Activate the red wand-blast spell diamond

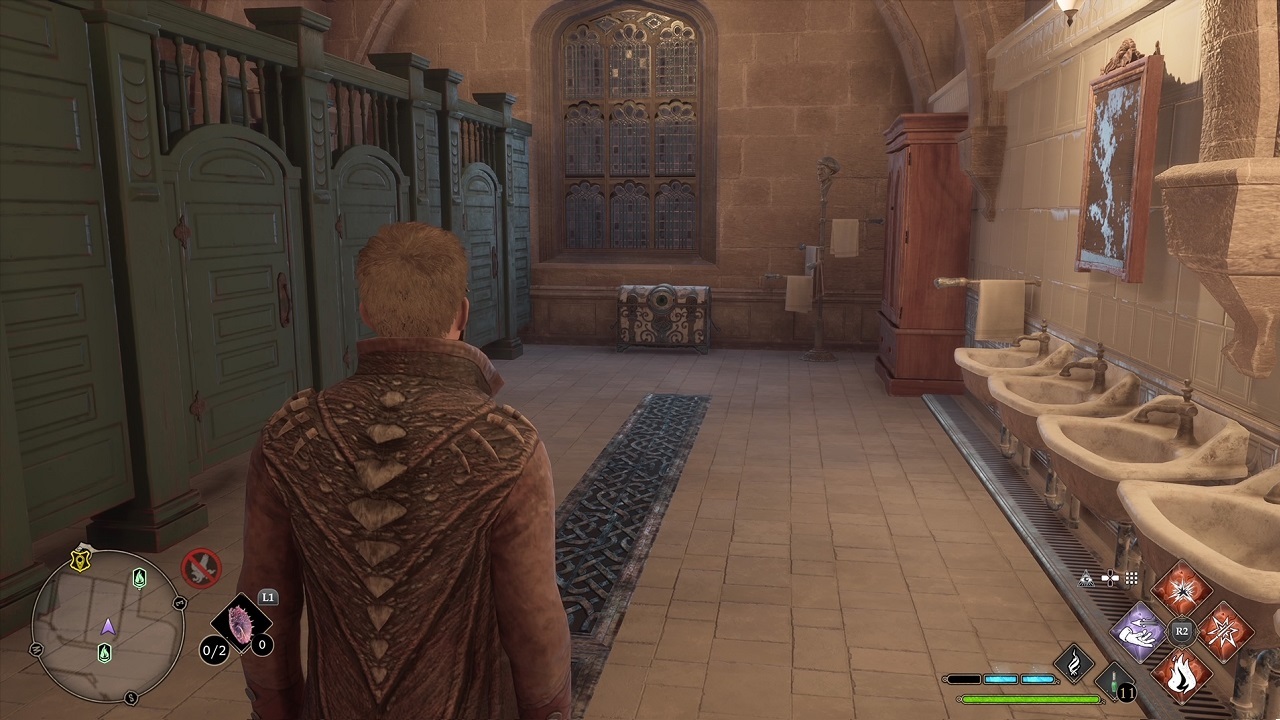(x=1223, y=631)
